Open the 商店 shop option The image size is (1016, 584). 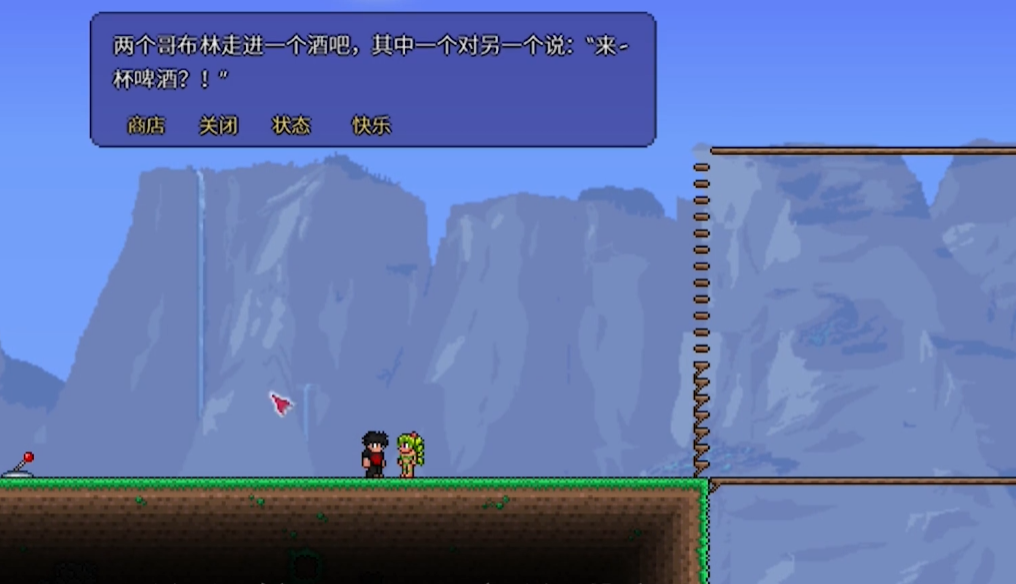146,126
